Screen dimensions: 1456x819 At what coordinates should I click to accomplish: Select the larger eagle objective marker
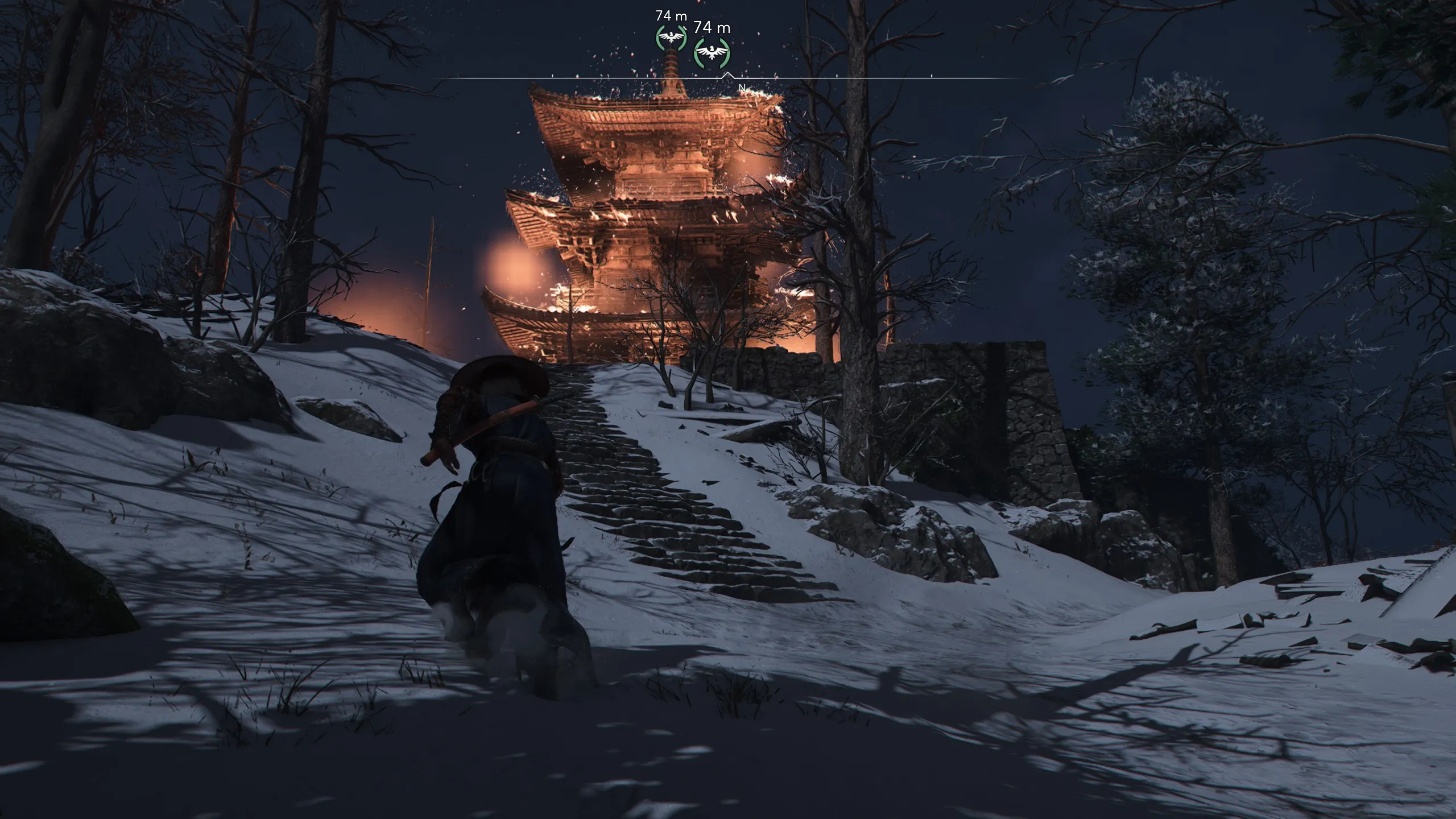click(x=712, y=54)
